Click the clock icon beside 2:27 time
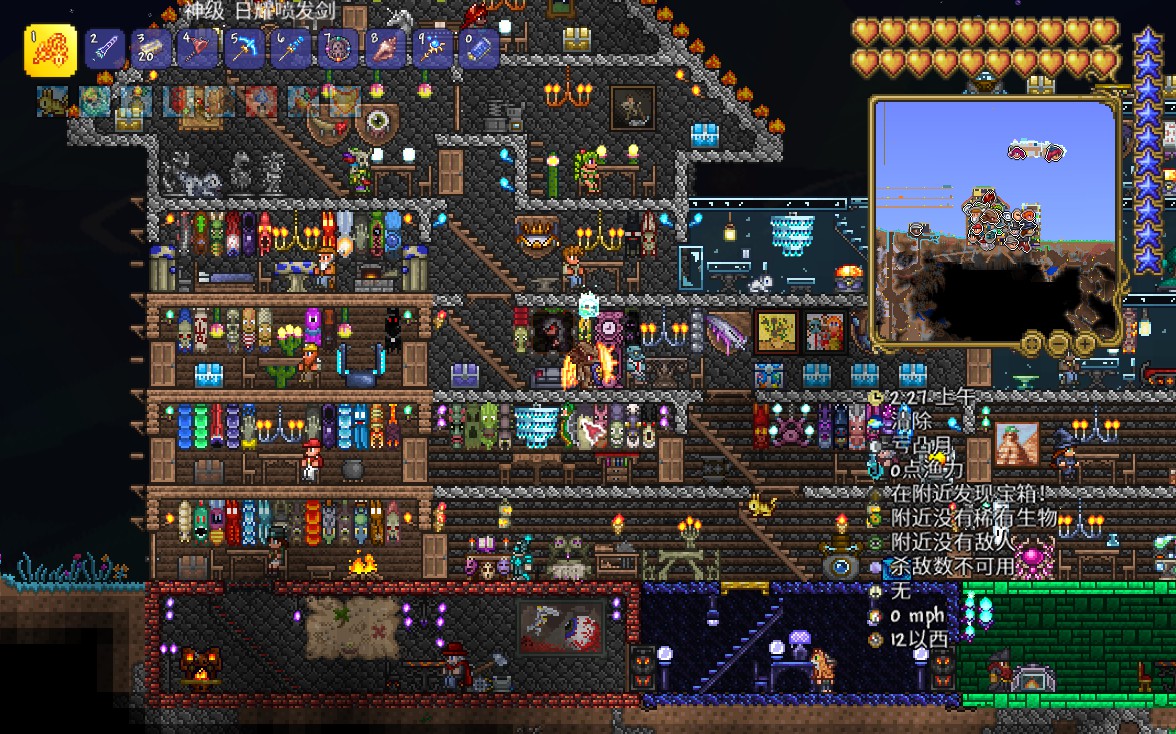1176x734 pixels. [x=876, y=397]
